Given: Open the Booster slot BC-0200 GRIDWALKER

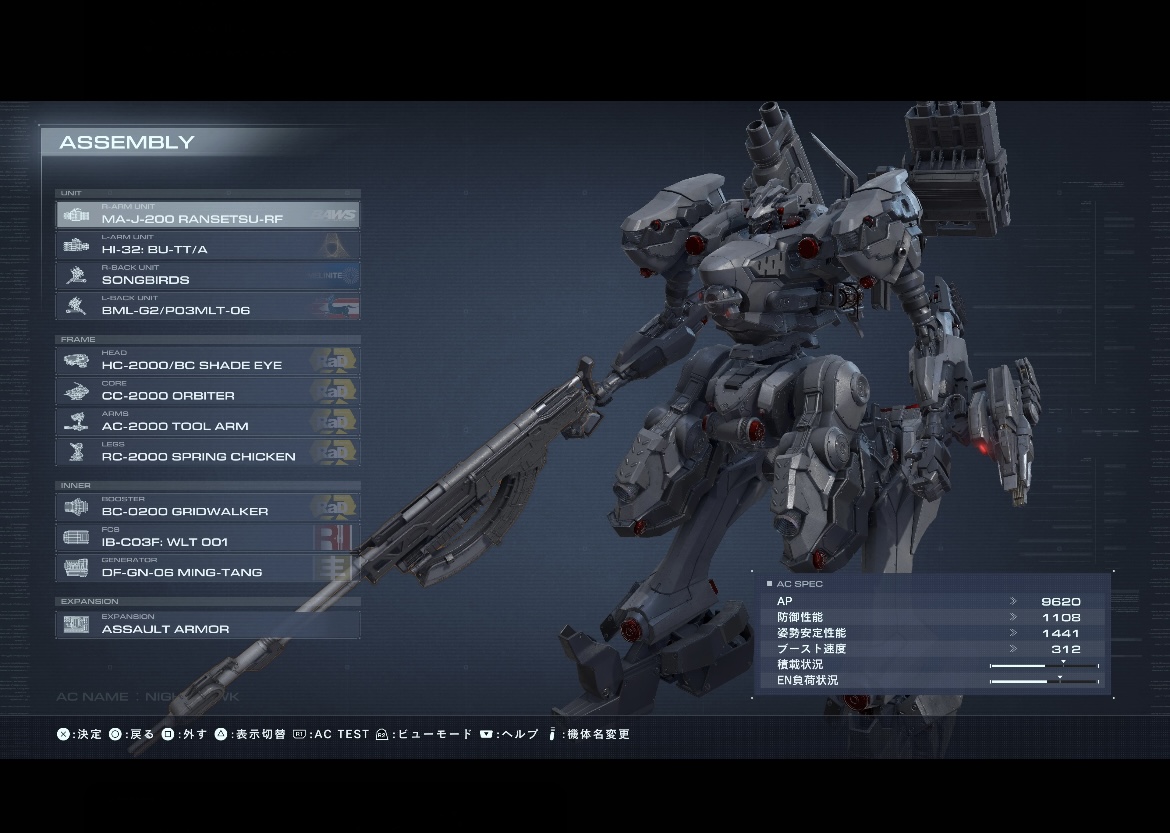Looking at the screenshot, I should coord(208,507).
